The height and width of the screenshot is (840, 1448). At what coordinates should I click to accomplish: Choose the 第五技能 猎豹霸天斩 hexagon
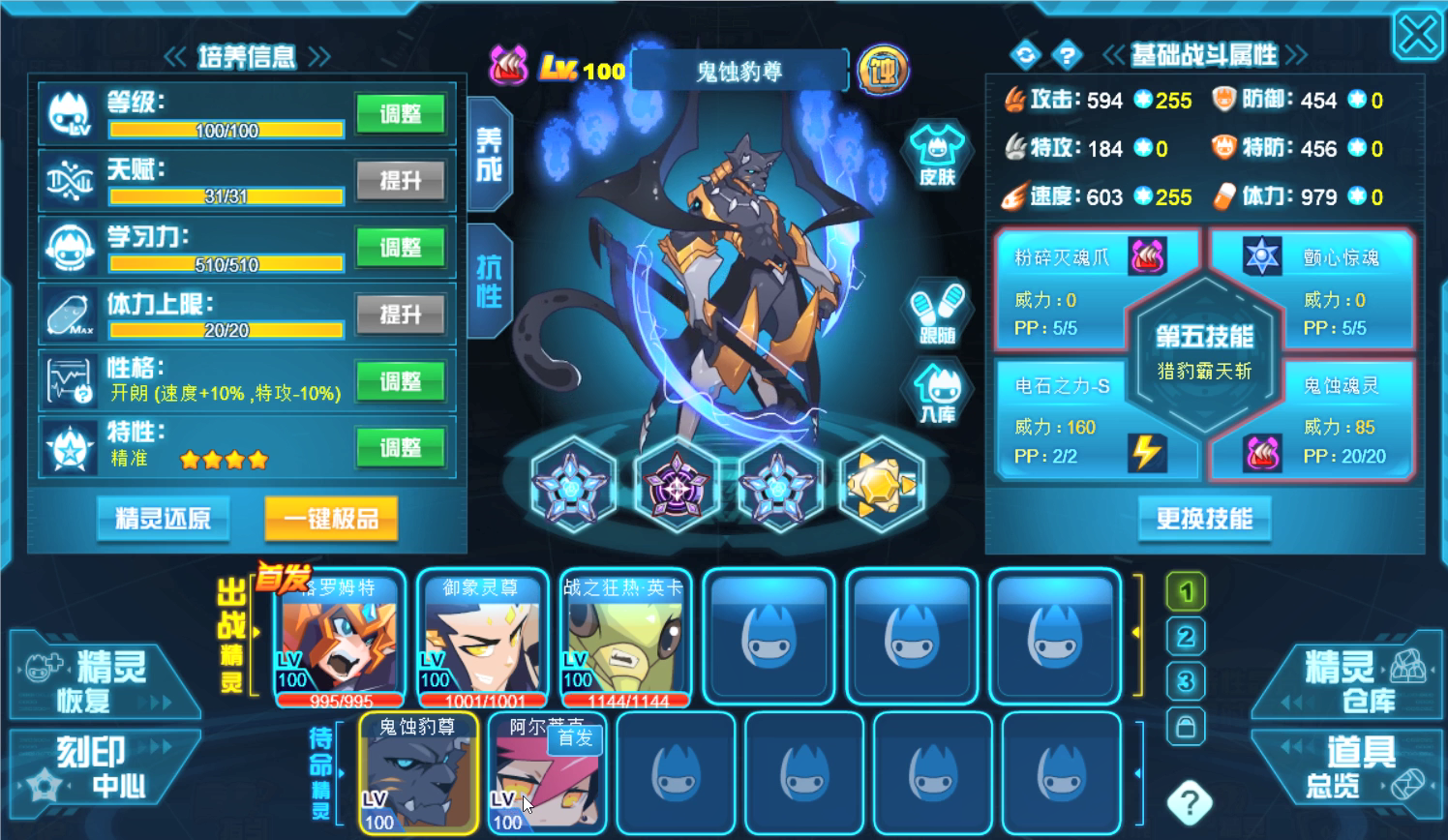click(x=1205, y=352)
